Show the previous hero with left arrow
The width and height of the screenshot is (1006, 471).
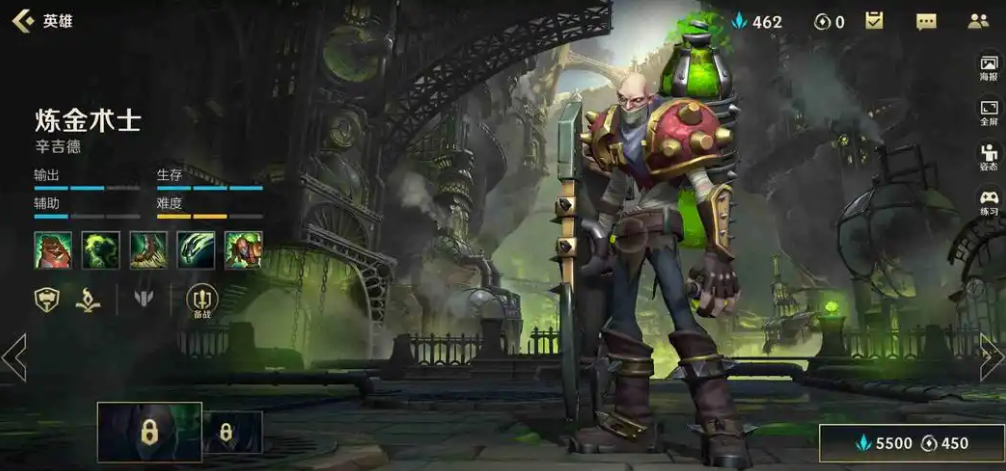(x=14, y=357)
